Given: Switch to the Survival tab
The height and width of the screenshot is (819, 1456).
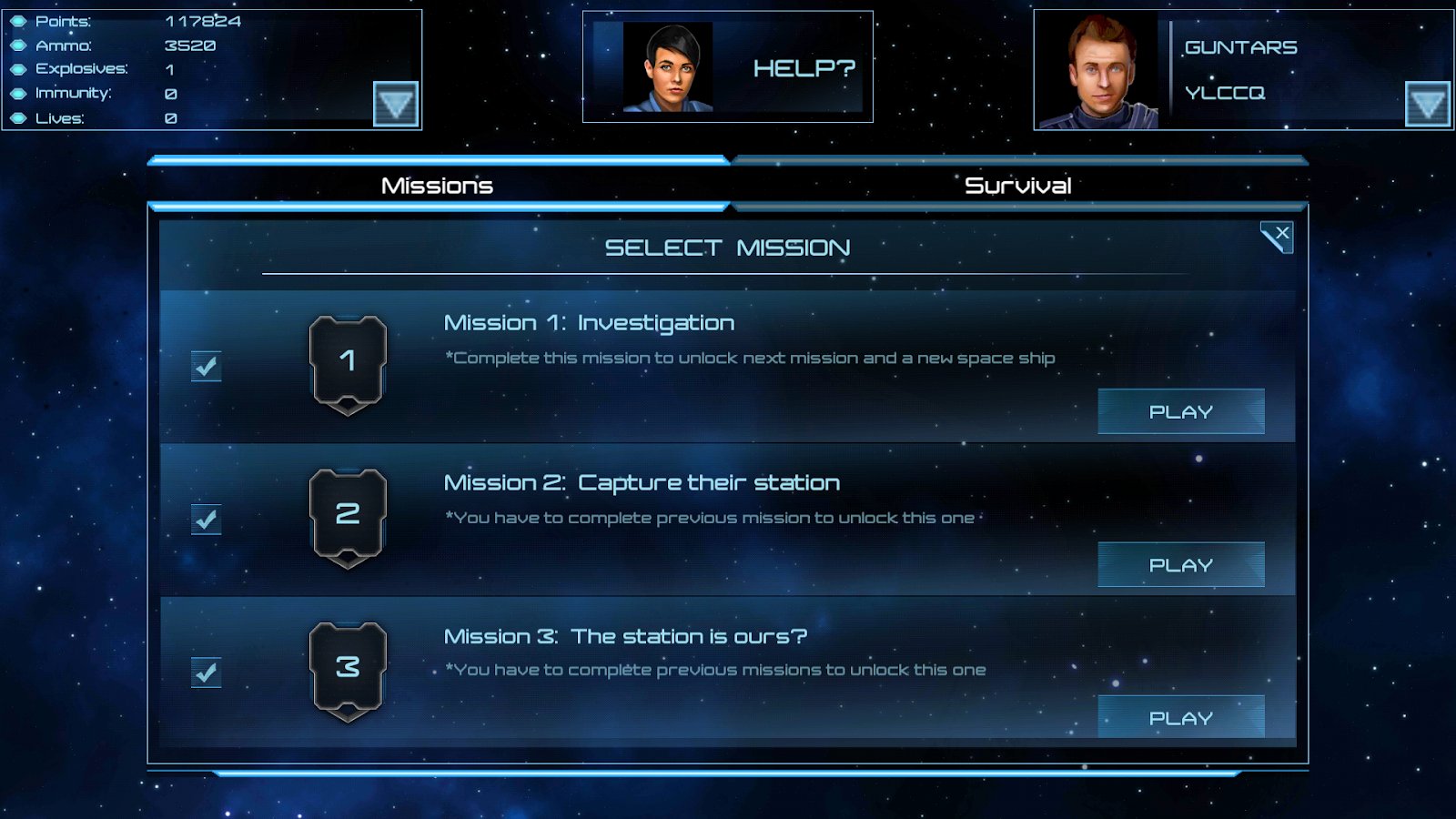Looking at the screenshot, I should click(x=1017, y=186).
